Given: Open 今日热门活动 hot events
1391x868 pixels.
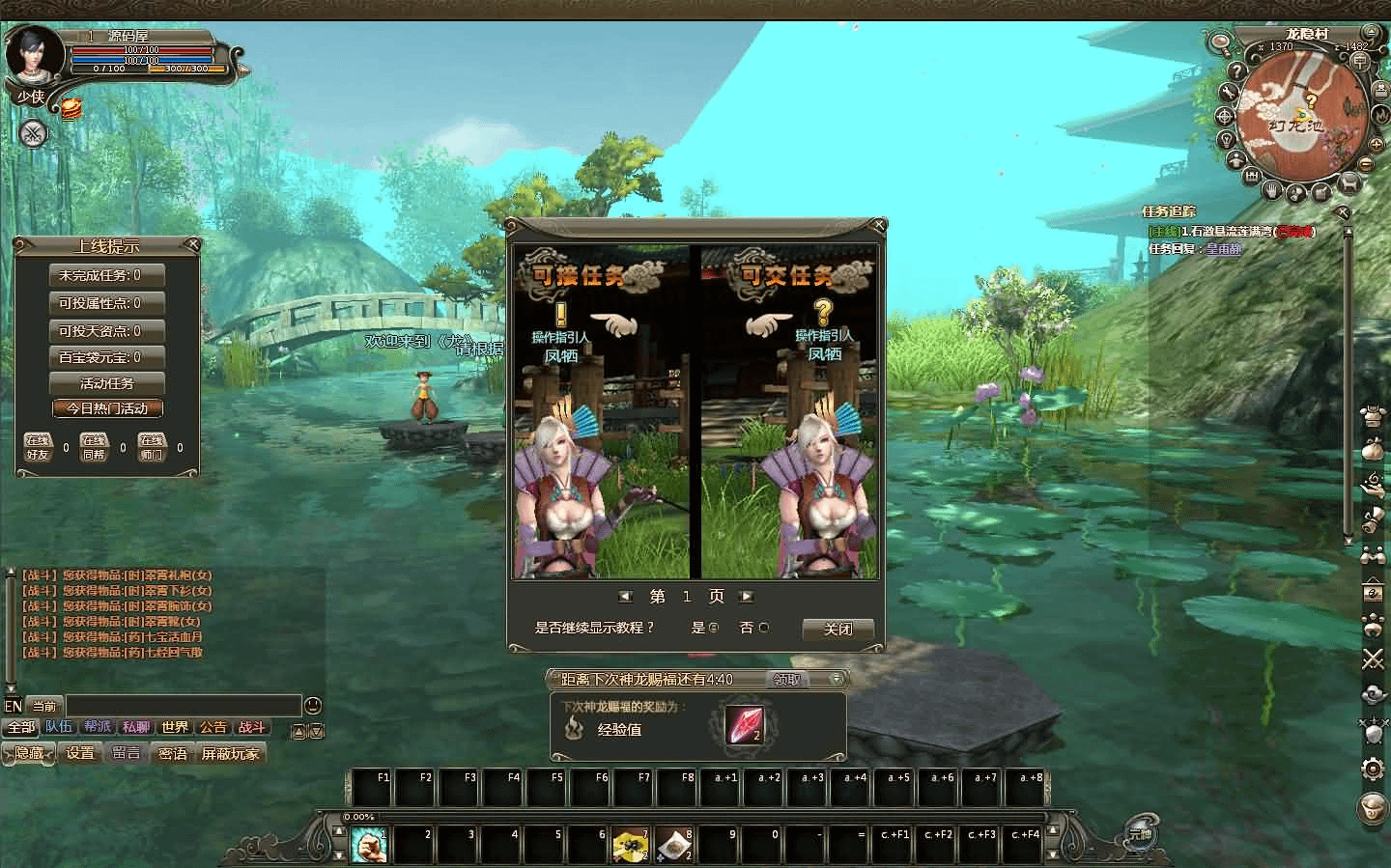Looking at the screenshot, I should 106,408.
